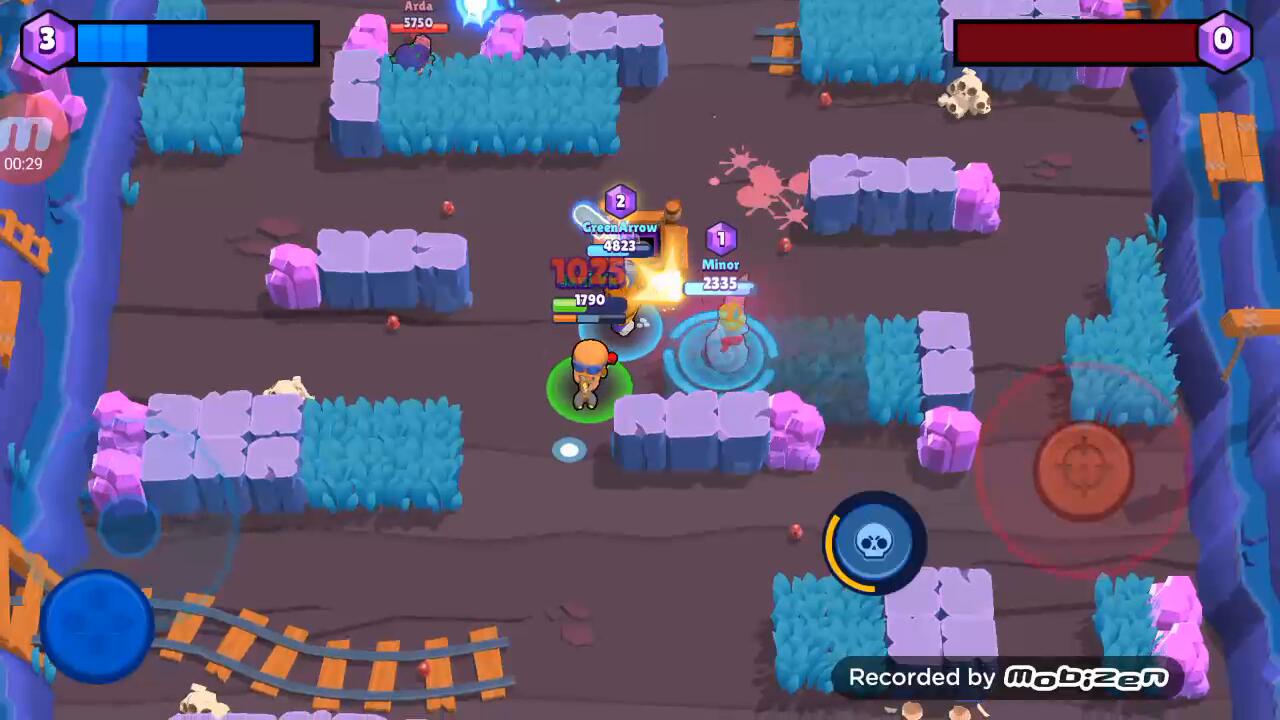The height and width of the screenshot is (720, 1280).
Task: Activate the skull Super ability button
Action: pyautogui.click(x=874, y=543)
